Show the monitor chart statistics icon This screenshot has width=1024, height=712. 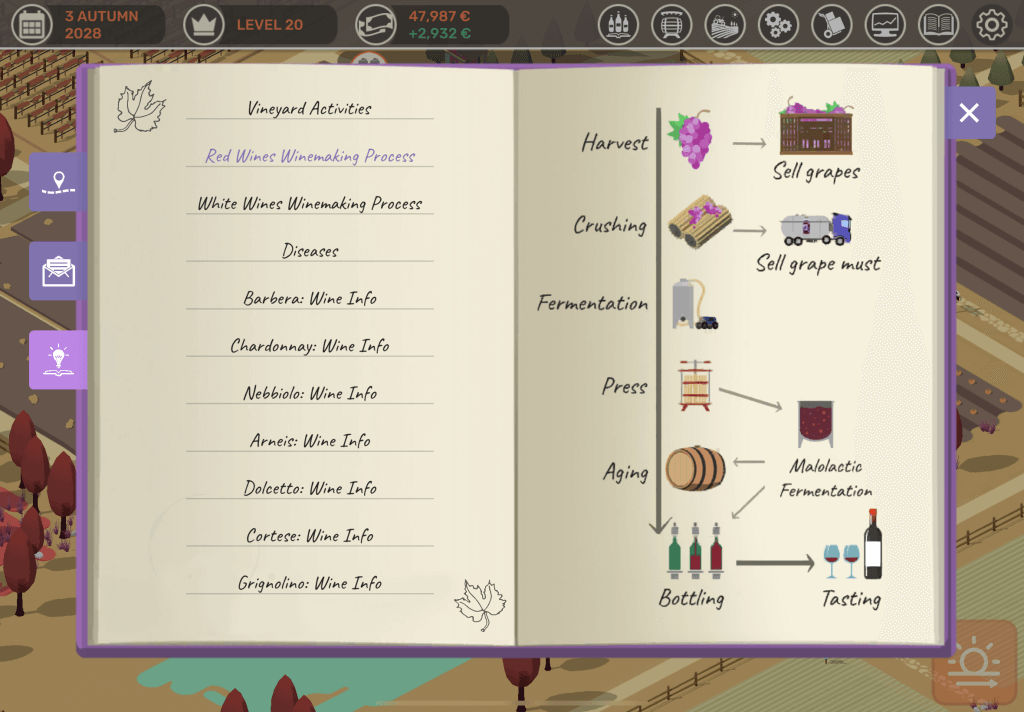885,24
